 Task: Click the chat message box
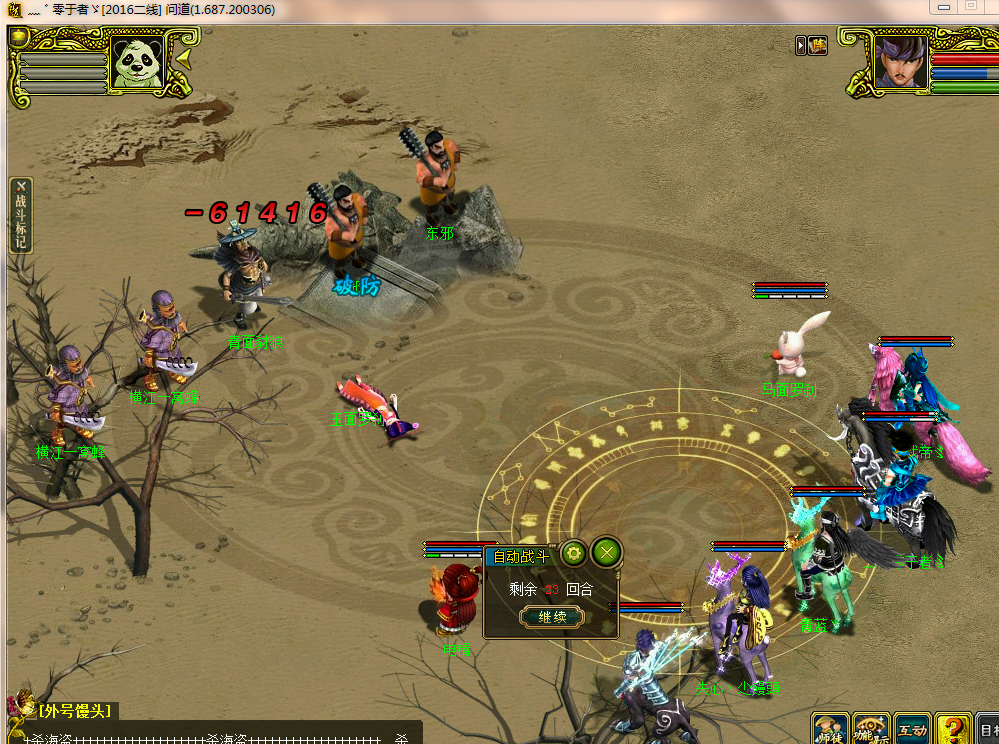pyautogui.click(x=210, y=734)
